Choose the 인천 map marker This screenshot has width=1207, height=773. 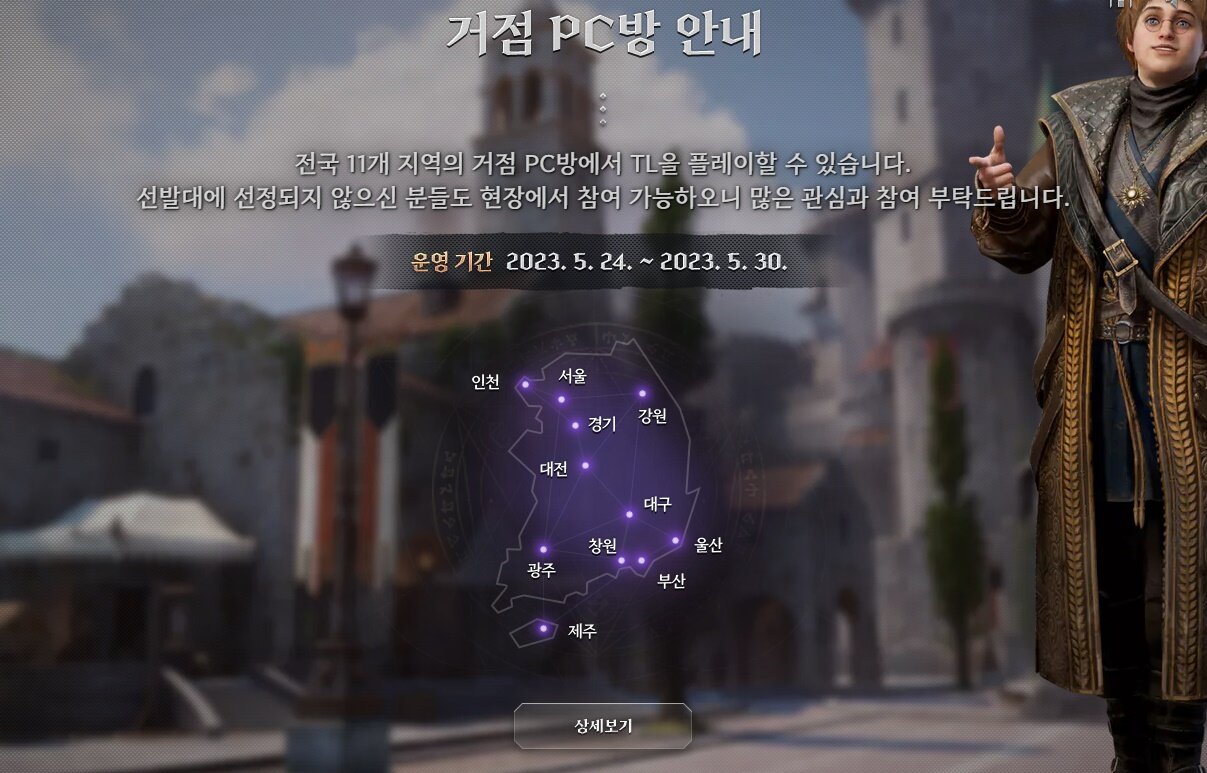(525, 384)
